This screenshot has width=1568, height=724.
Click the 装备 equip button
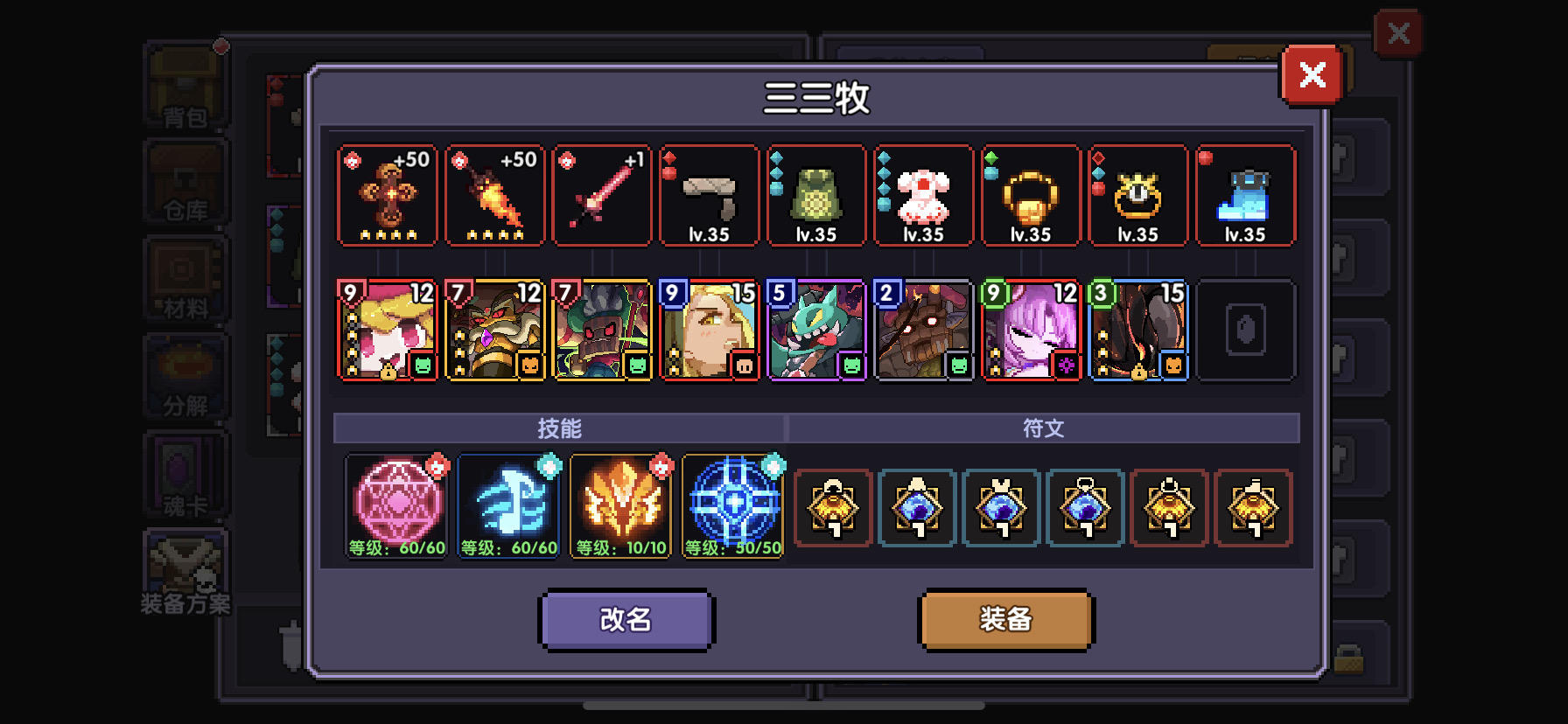coord(1004,619)
